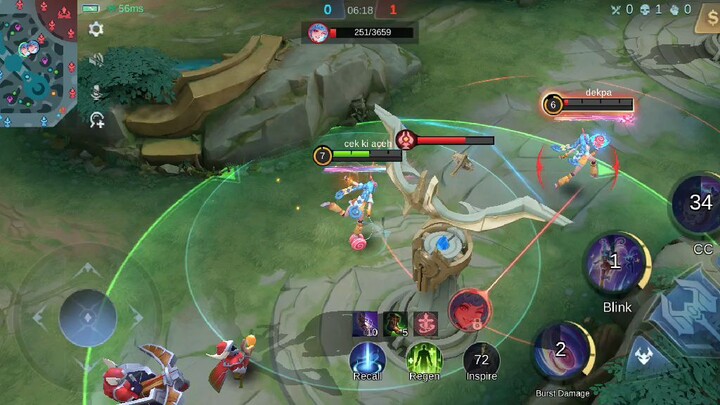Select the green item icon showing 5
720x405 pixels.
[x=396, y=323]
